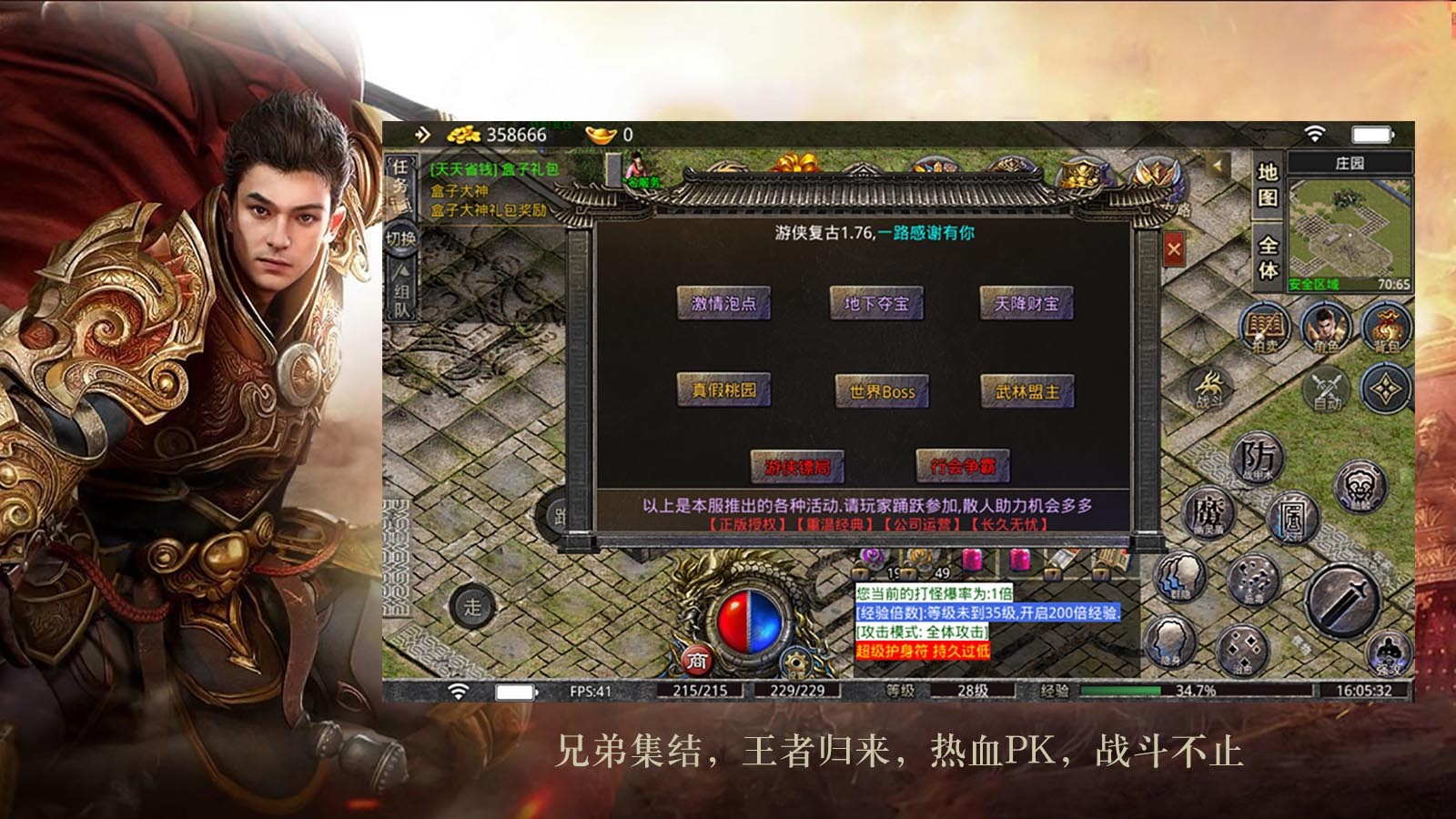Viewport: 1456px width, 819px height.
Task: Expand the top currency bar arrow
Action: [421, 133]
